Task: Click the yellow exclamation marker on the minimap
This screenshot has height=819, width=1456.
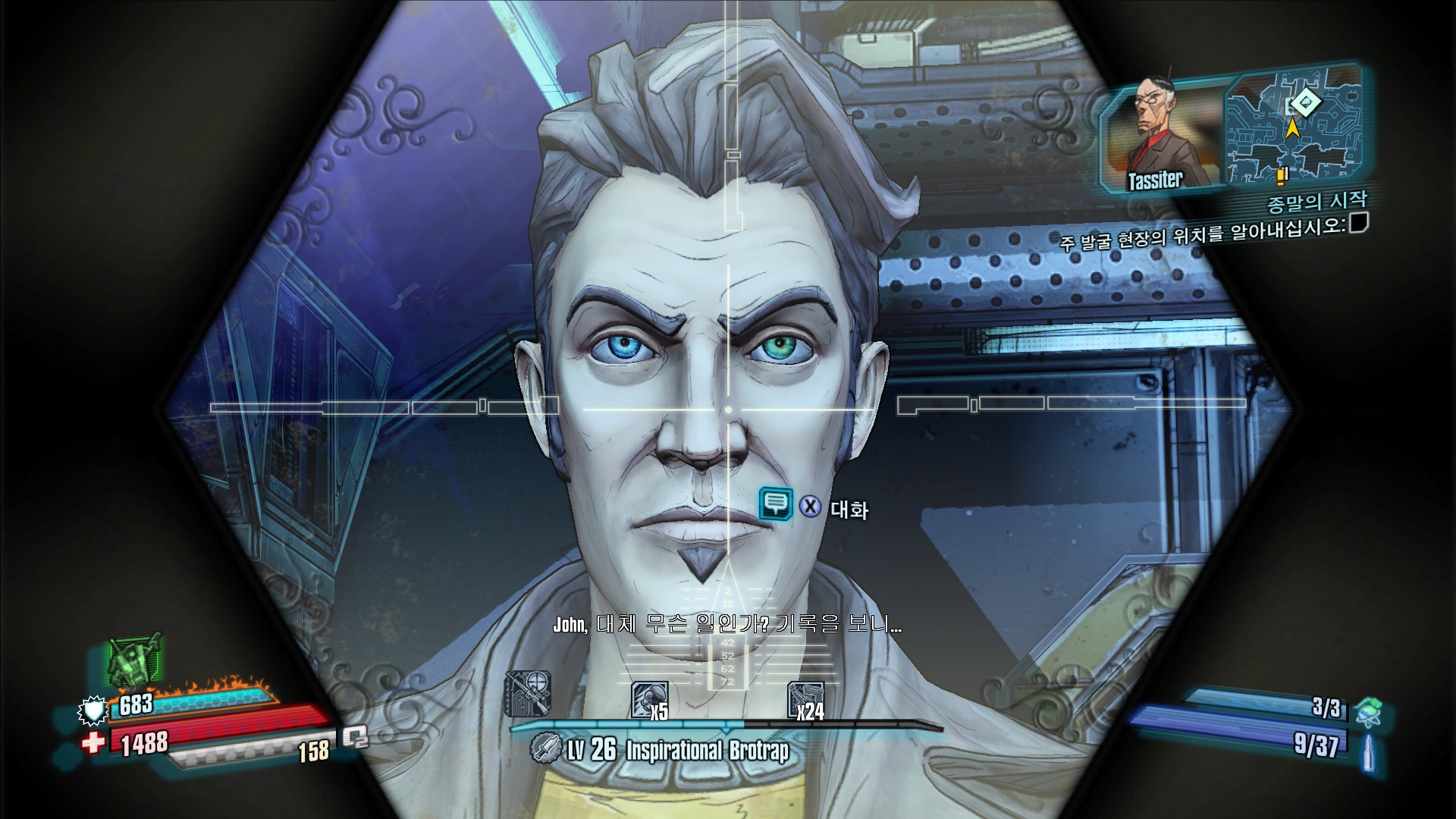Action: [x=1282, y=177]
